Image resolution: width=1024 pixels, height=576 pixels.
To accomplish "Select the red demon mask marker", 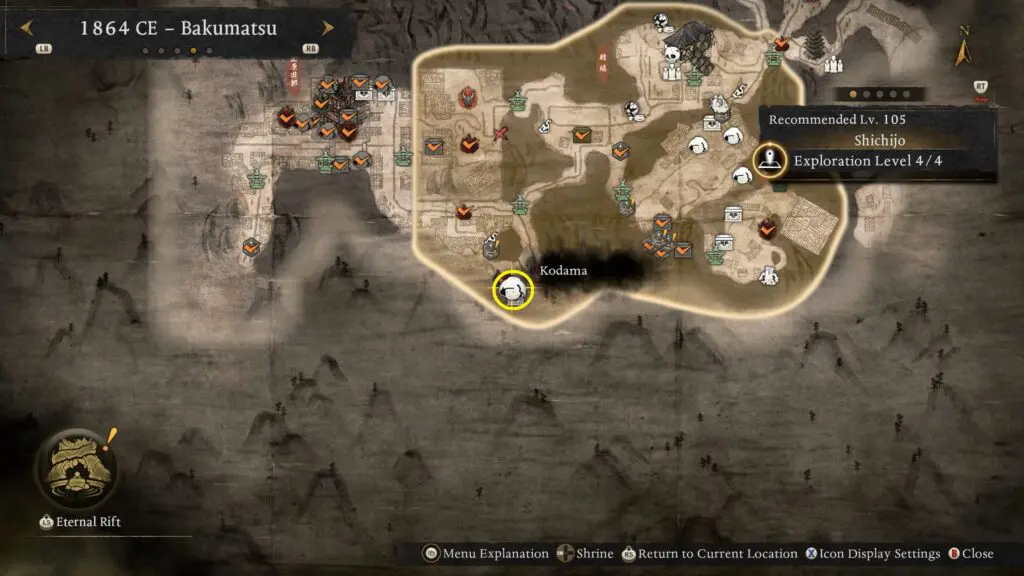I will click(x=467, y=97).
